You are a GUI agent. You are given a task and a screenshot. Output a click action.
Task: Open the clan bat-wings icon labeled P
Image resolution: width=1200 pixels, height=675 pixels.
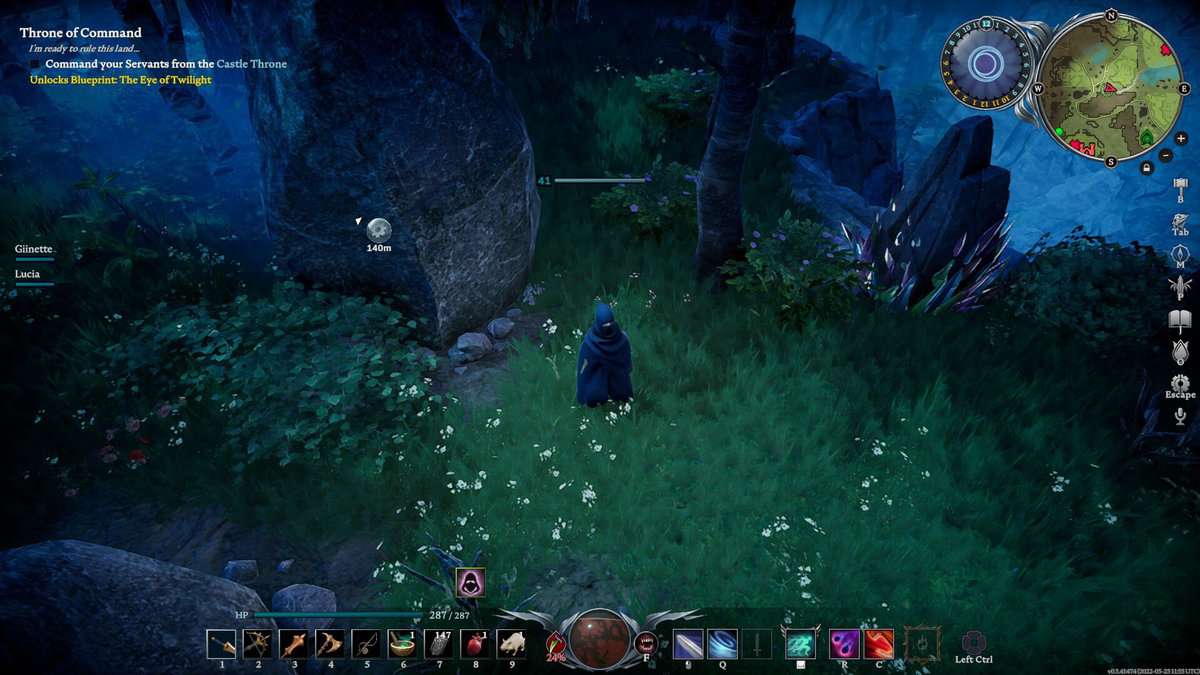[x=1180, y=285]
